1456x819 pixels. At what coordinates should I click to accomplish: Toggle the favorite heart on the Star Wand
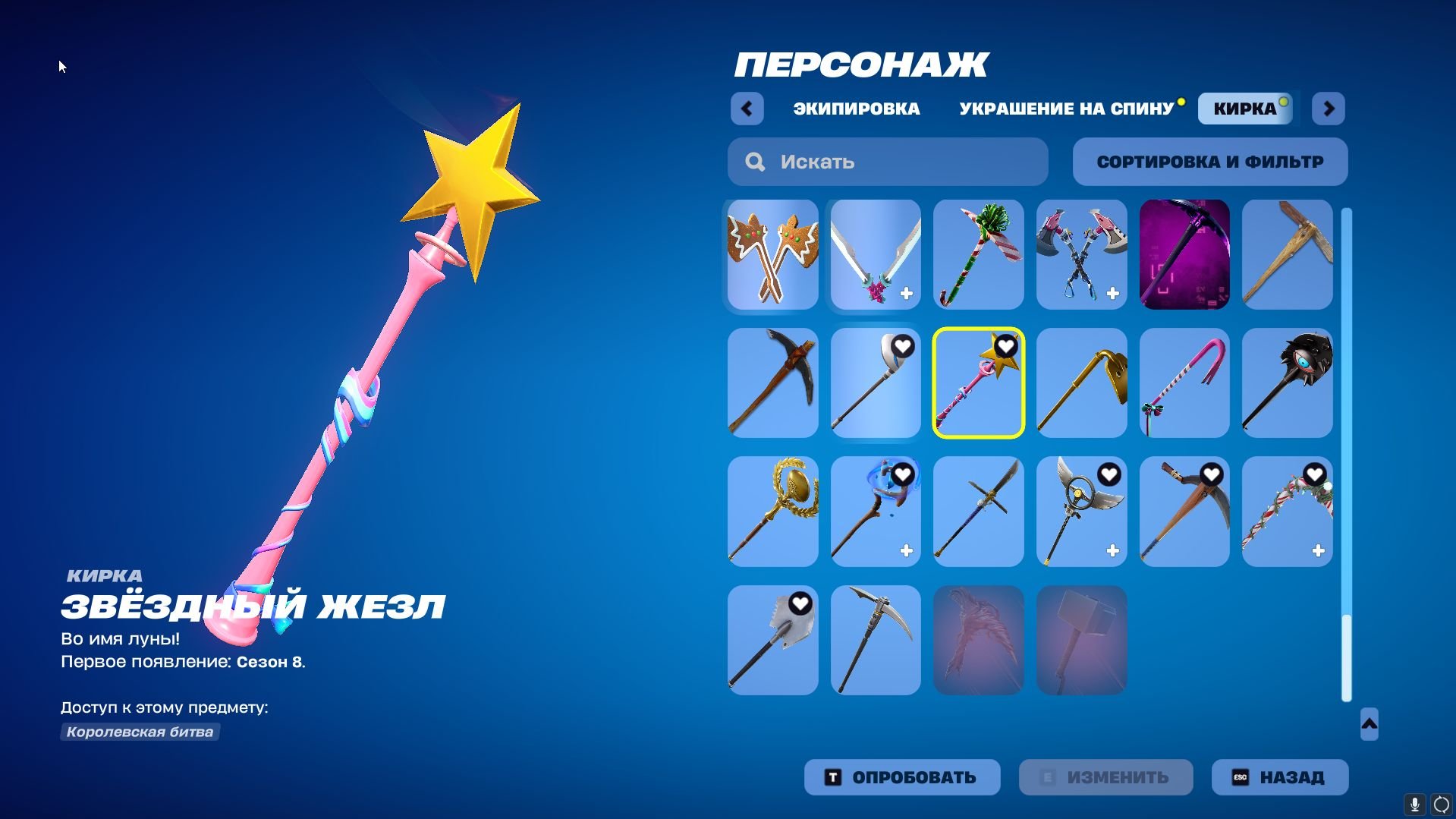[x=1005, y=346]
